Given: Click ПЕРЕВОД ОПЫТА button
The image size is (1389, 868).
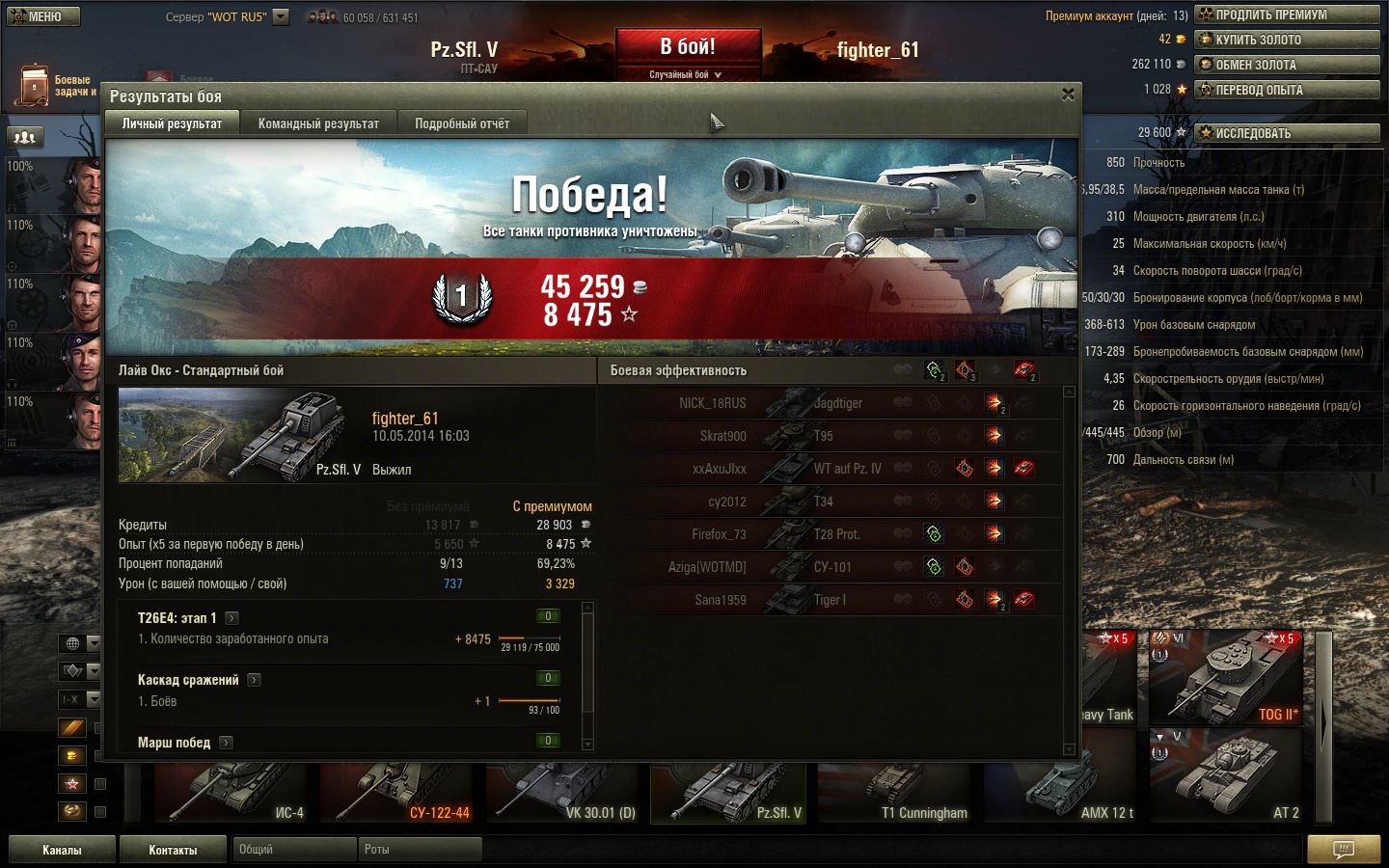Looking at the screenshot, I should point(1287,90).
